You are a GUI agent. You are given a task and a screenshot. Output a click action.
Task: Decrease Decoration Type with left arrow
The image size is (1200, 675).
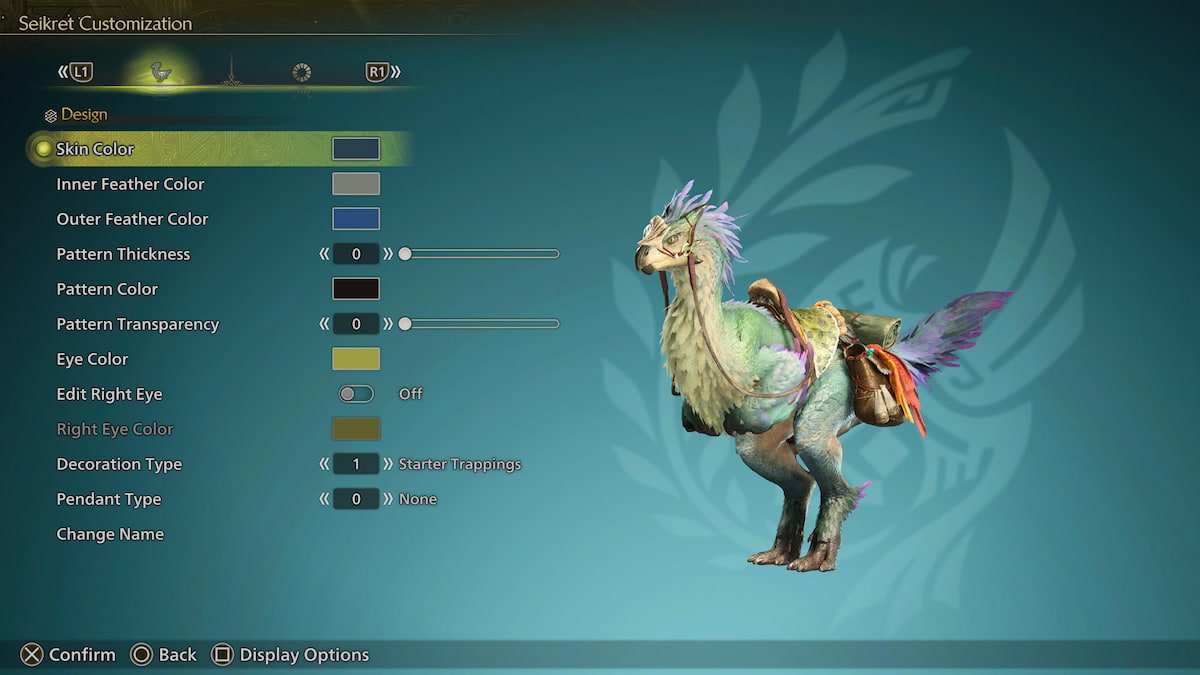pos(324,464)
